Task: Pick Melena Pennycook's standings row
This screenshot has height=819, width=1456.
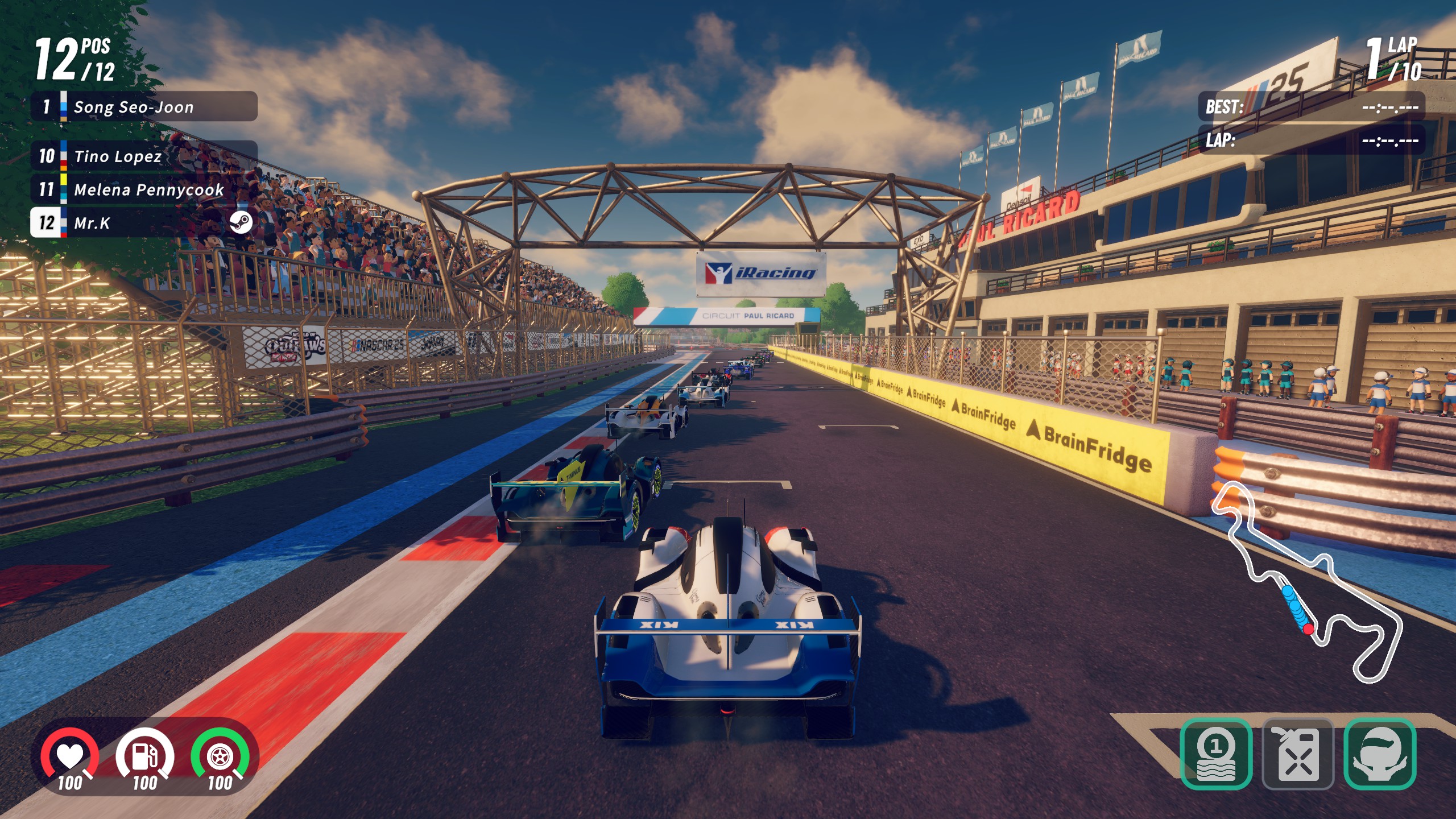Action: (x=144, y=189)
